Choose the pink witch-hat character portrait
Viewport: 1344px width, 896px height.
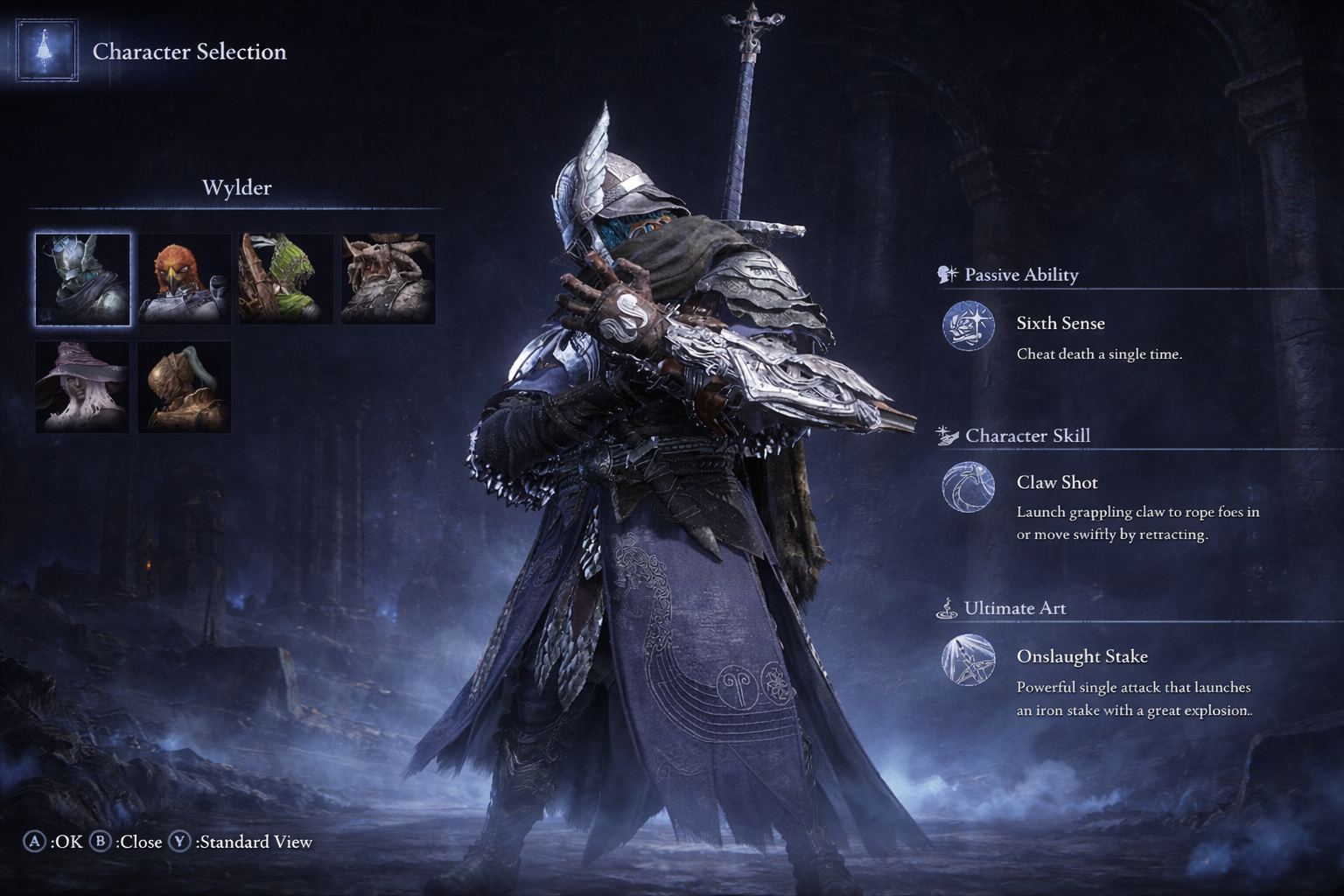point(82,387)
